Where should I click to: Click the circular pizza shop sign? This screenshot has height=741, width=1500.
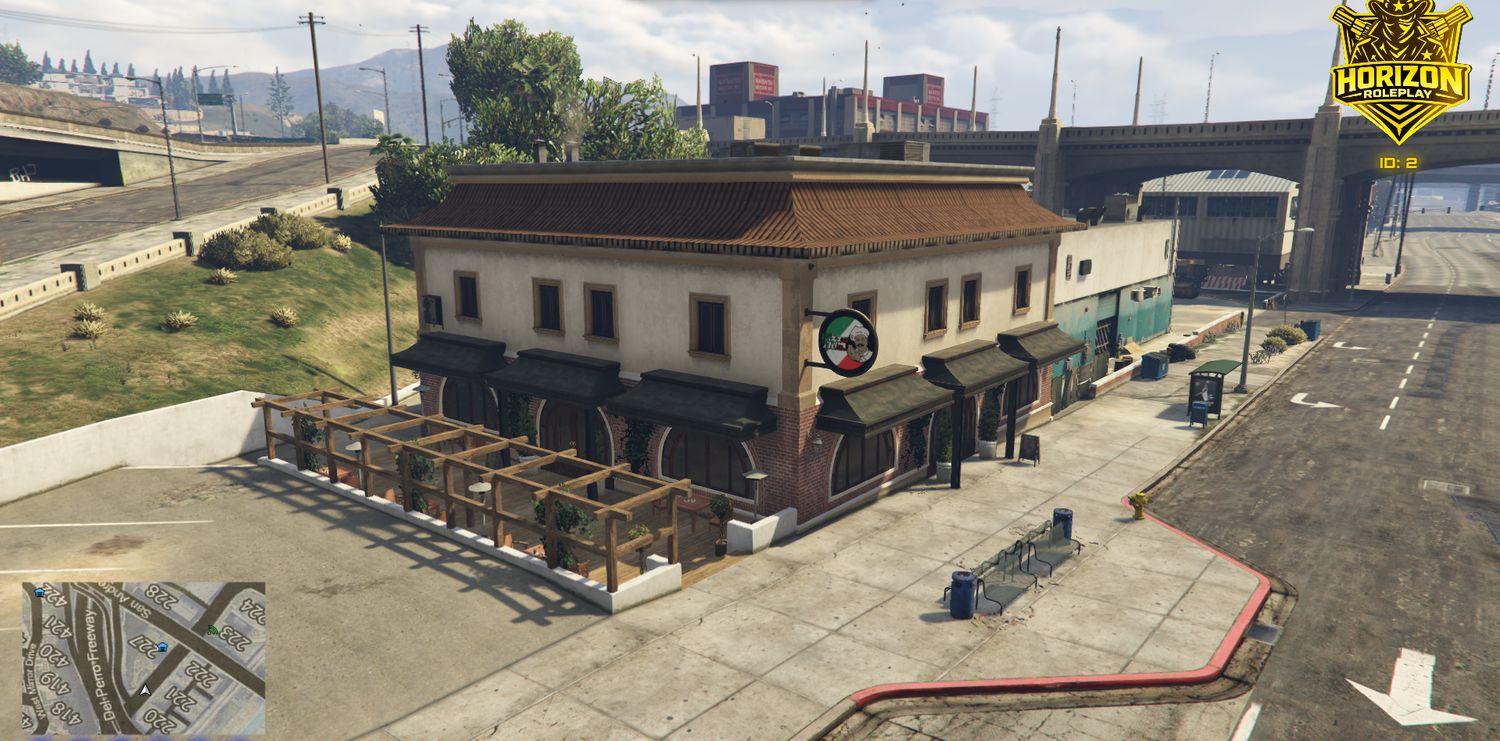pos(848,342)
